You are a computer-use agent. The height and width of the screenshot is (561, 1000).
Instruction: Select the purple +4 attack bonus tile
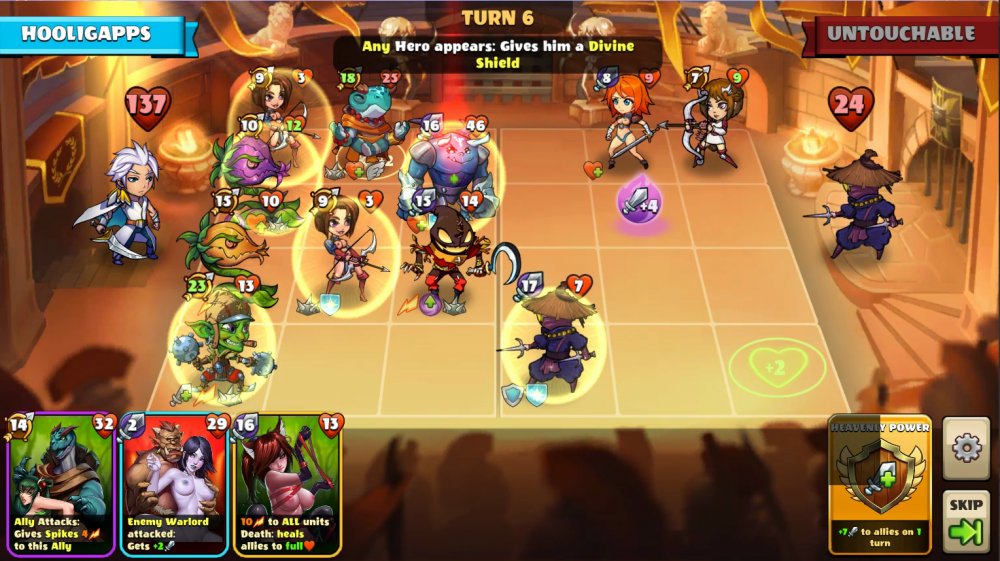[638, 204]
